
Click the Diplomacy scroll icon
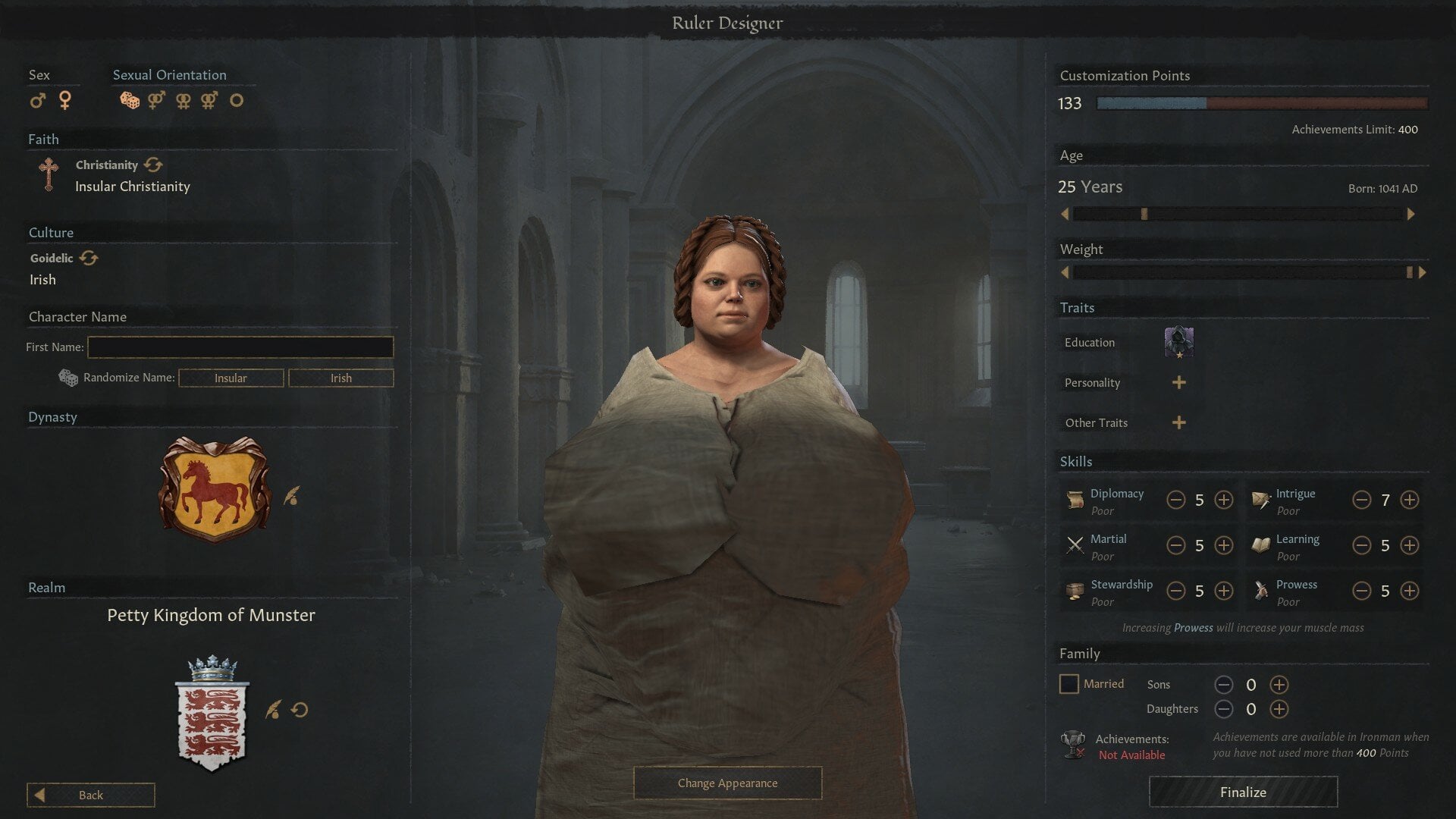coord(1074,499)
